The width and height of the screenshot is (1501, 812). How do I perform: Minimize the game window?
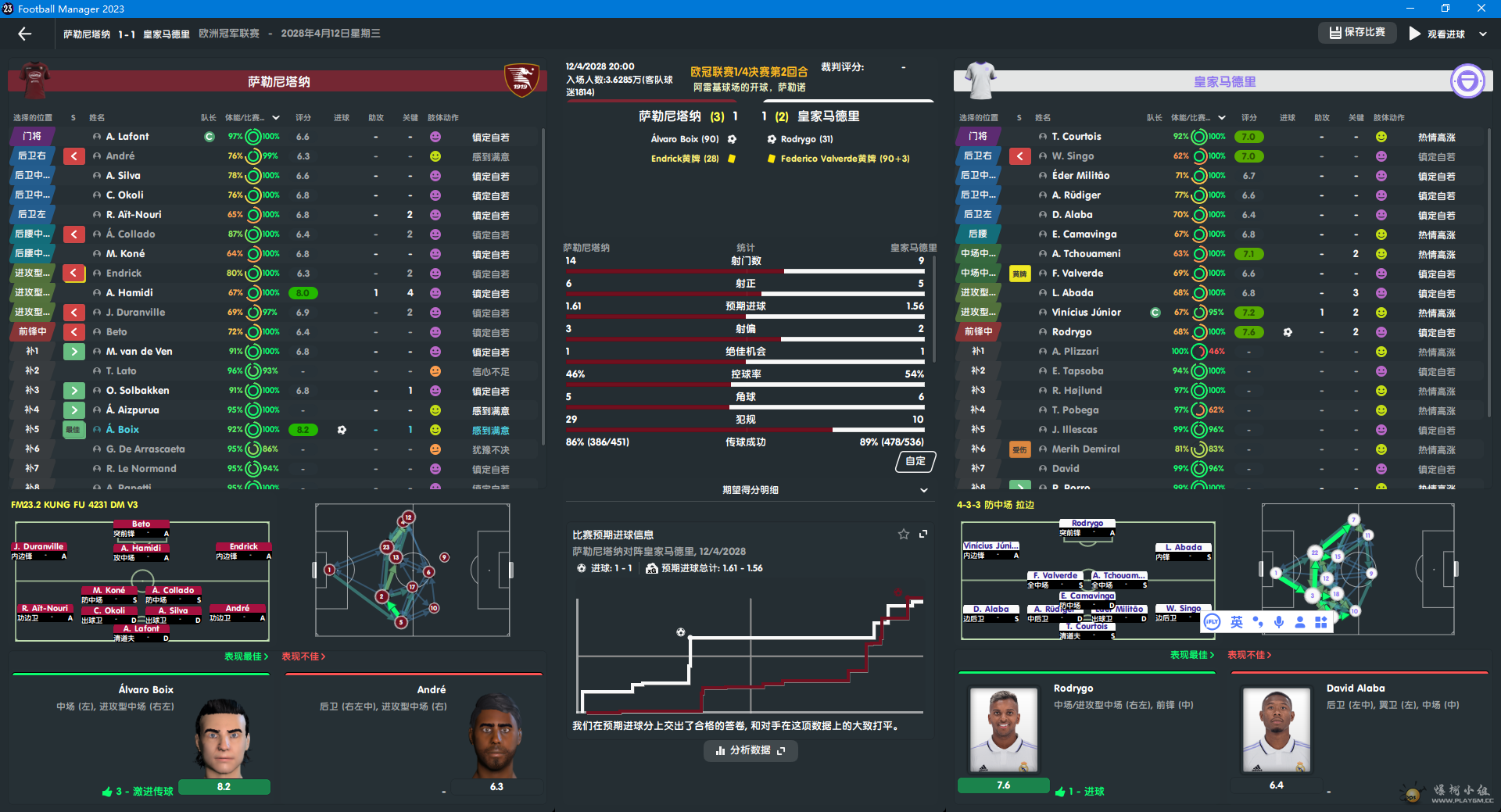point(1410,9)
